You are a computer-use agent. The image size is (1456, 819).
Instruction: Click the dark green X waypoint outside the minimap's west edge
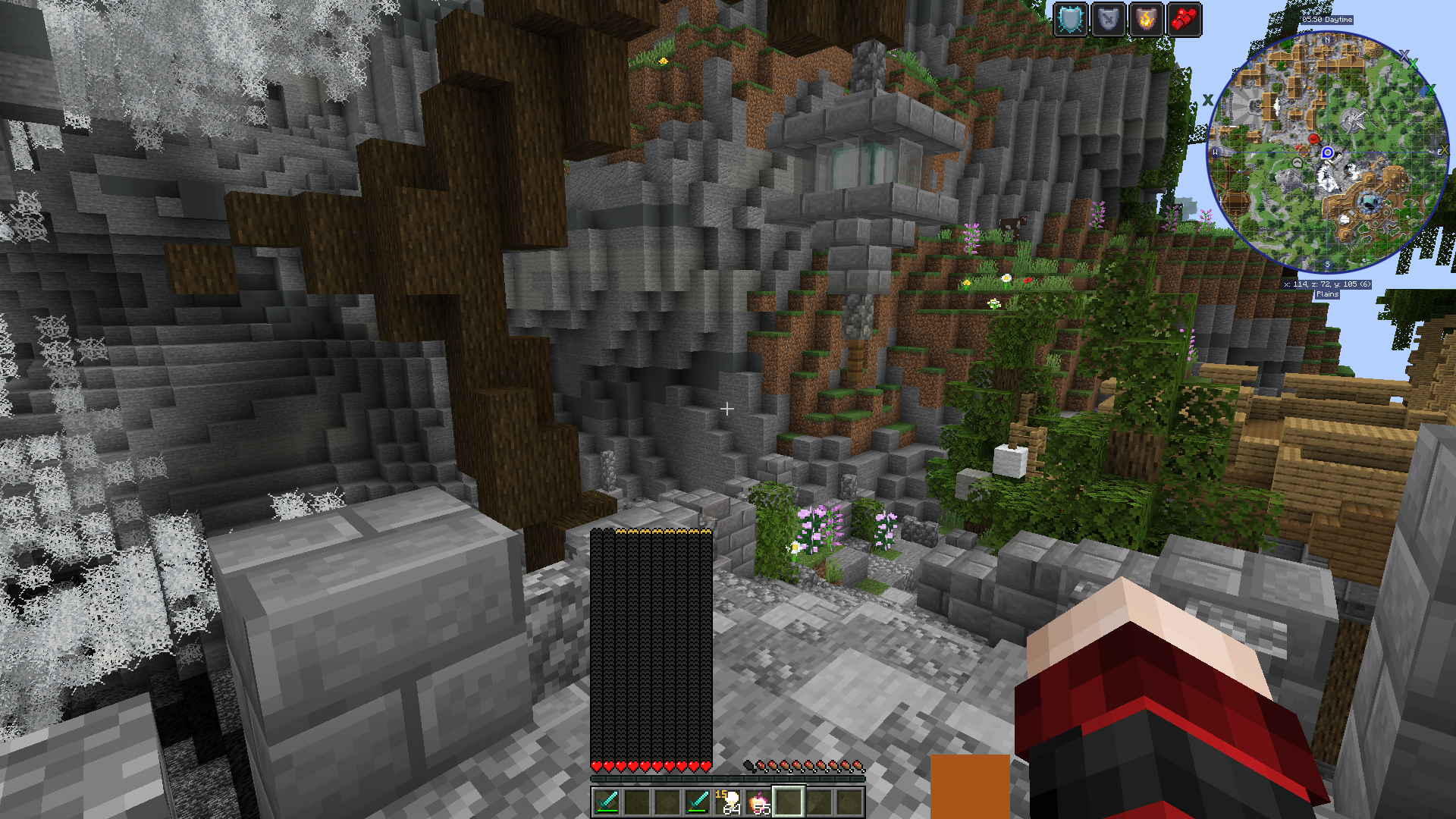[x=1208, y=100]
